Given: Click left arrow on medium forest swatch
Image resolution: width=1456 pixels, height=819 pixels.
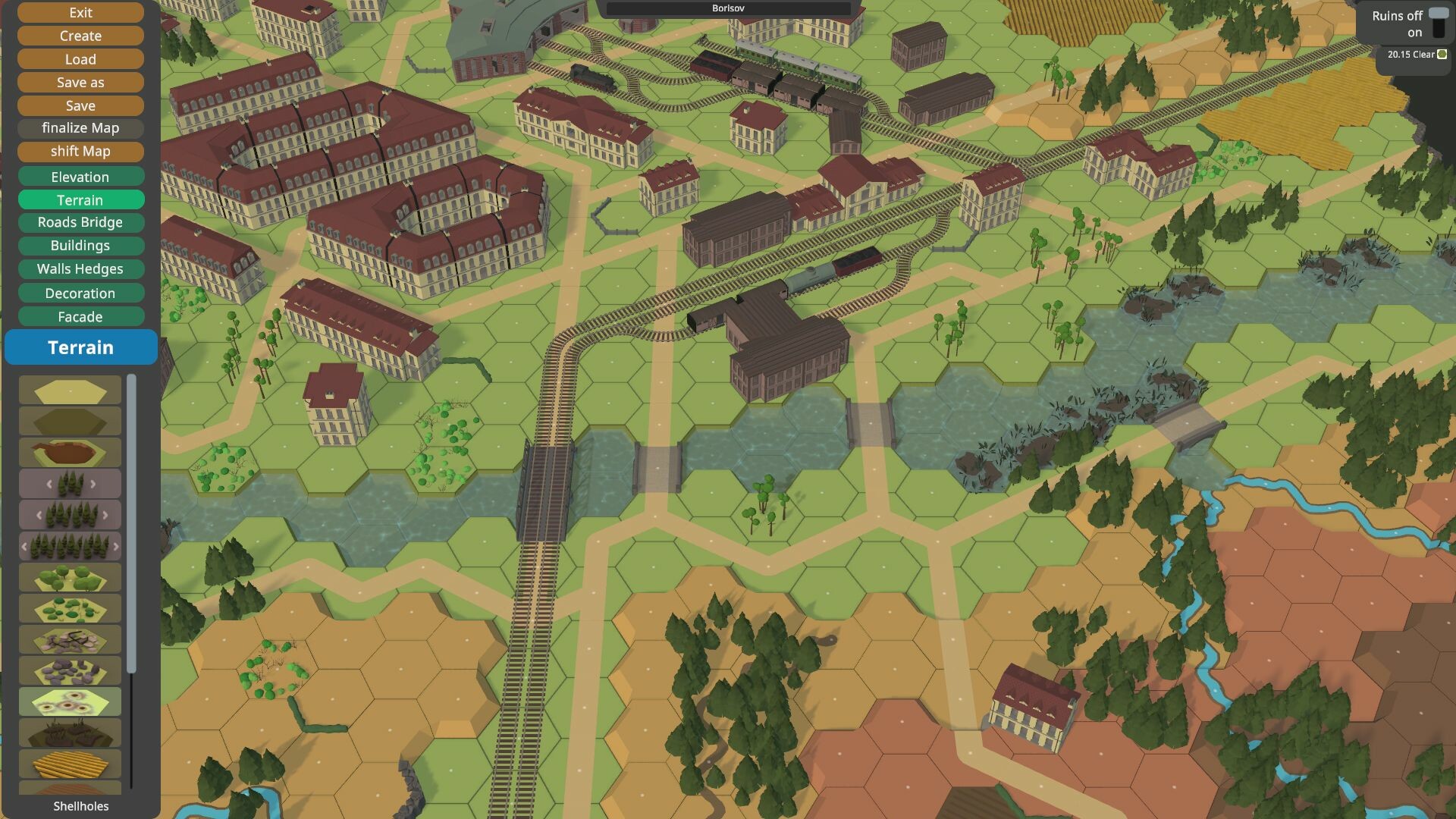Looking at the screenshot, I should pos(39,513).
